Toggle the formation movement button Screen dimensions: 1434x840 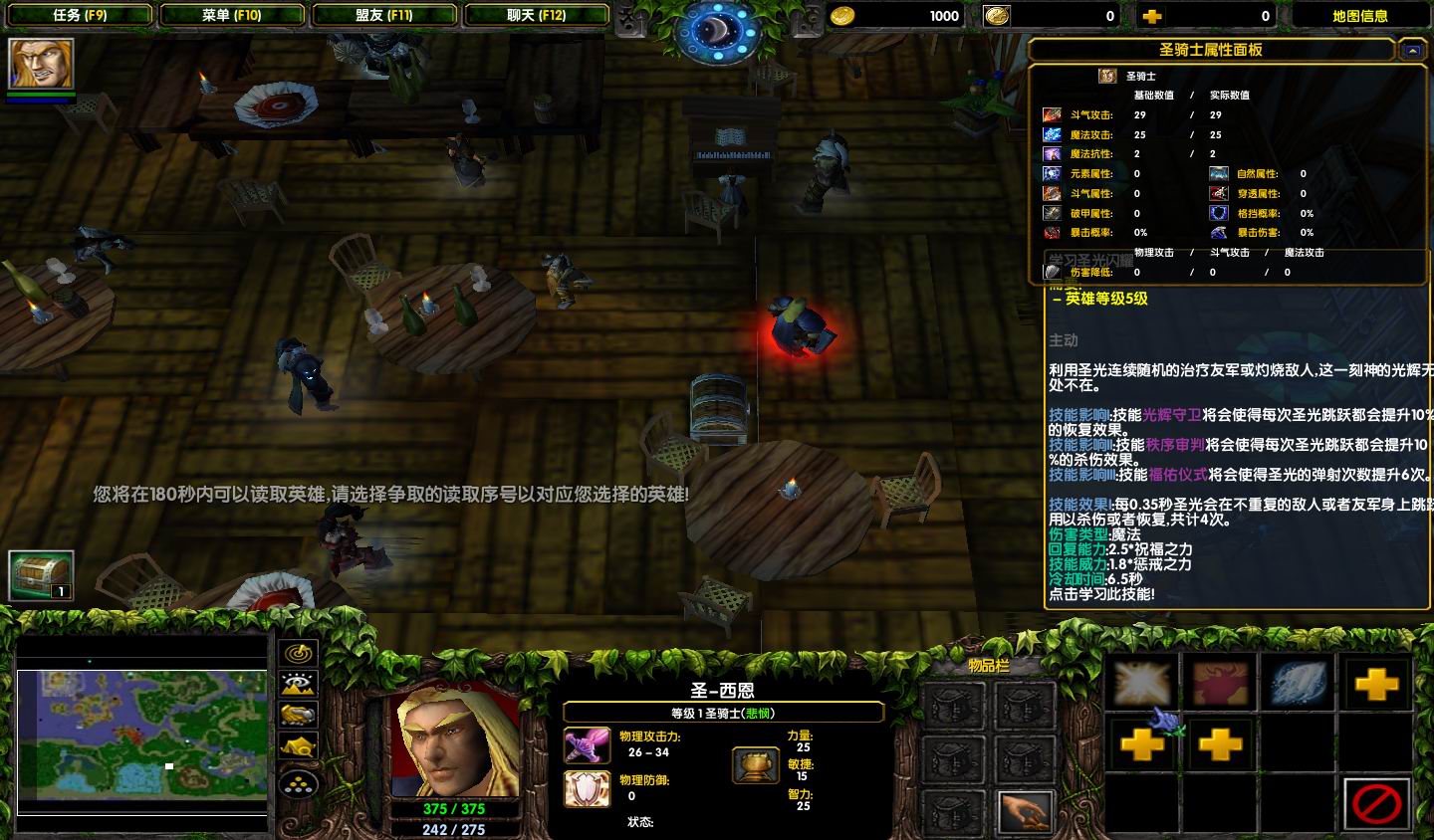pos(299,783)
